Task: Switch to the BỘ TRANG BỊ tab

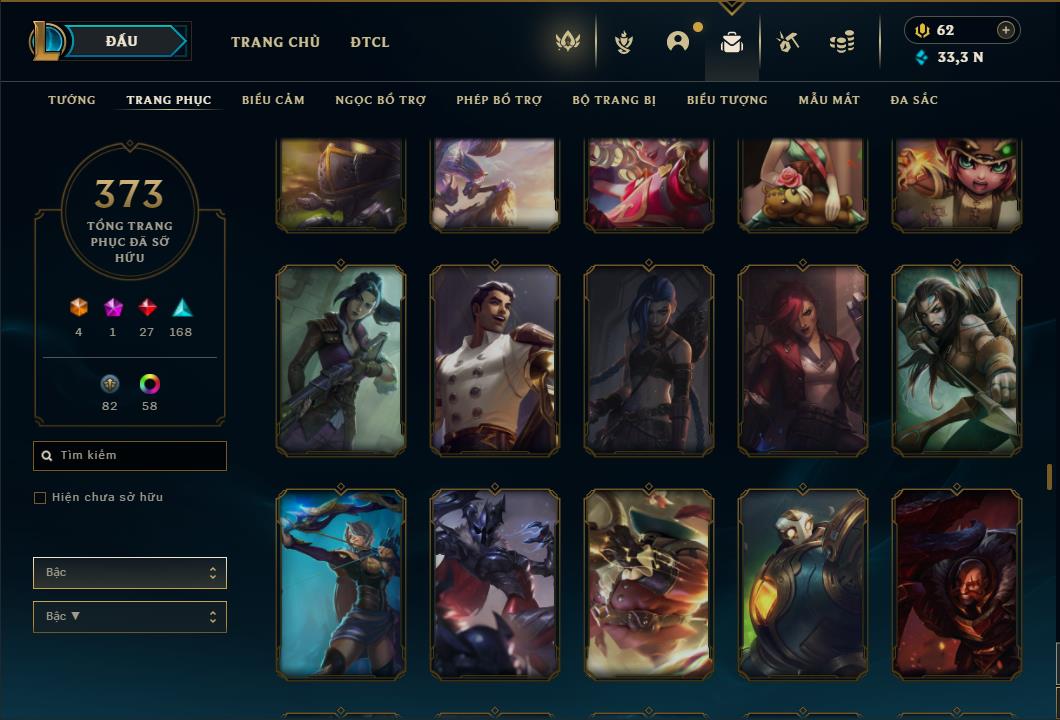Action: click(614, 100)
